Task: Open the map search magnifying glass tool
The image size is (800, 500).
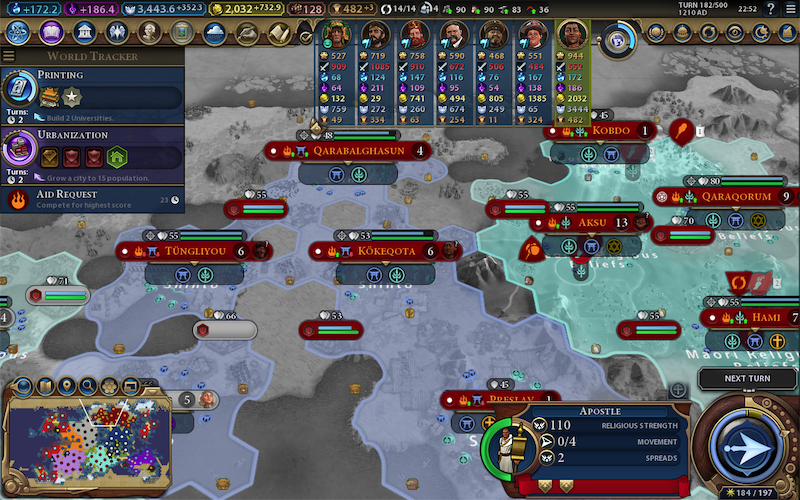Action: [x=88, y=386]
